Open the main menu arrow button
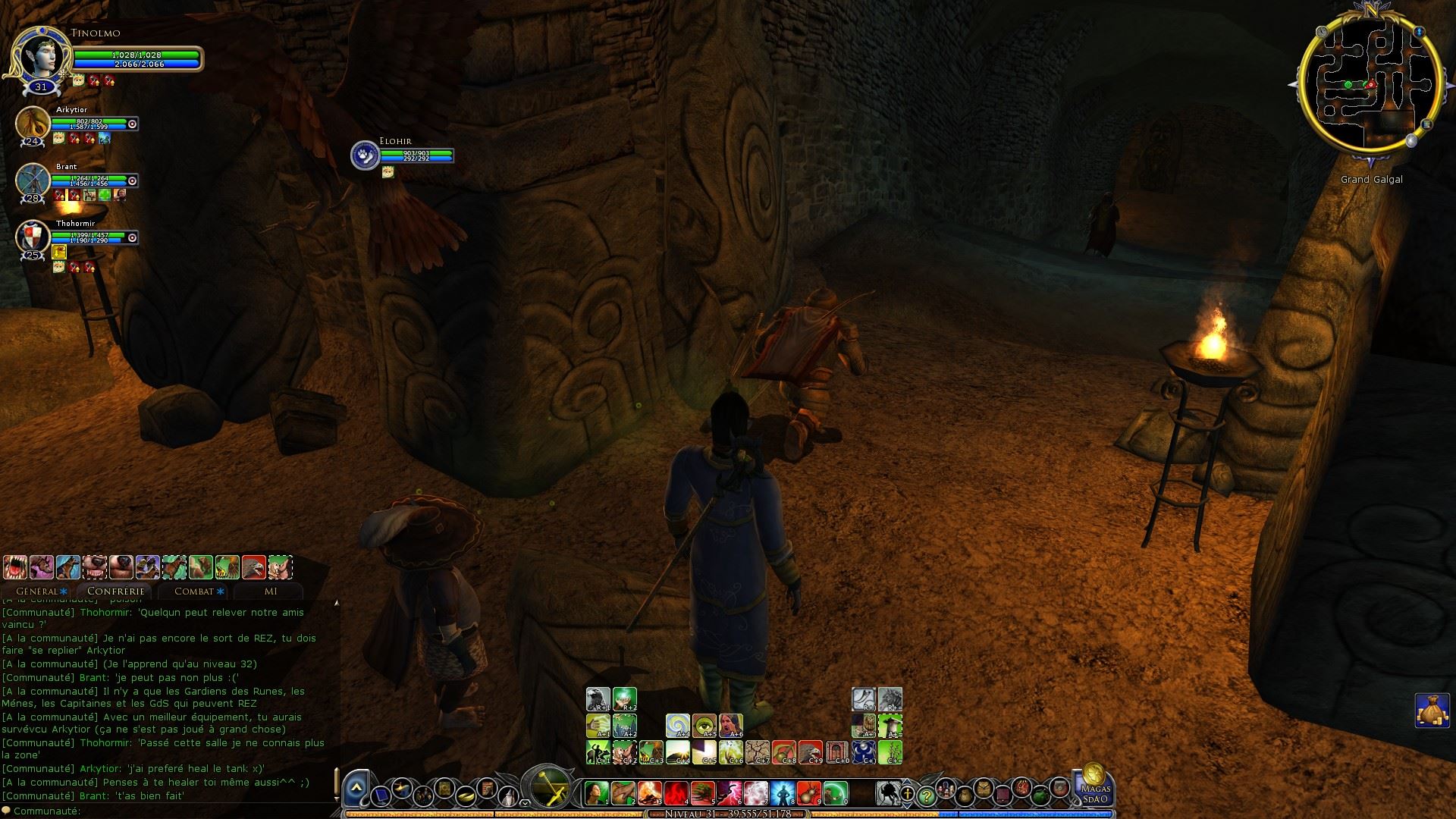1456x819 pixels. coord(355,790)
